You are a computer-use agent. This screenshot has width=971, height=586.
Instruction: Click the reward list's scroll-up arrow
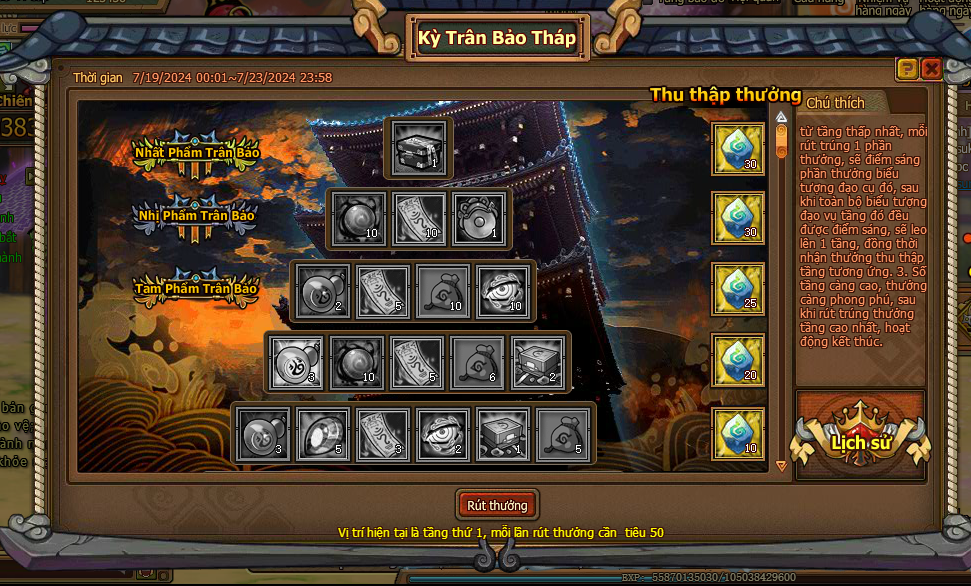pos(782,118)
